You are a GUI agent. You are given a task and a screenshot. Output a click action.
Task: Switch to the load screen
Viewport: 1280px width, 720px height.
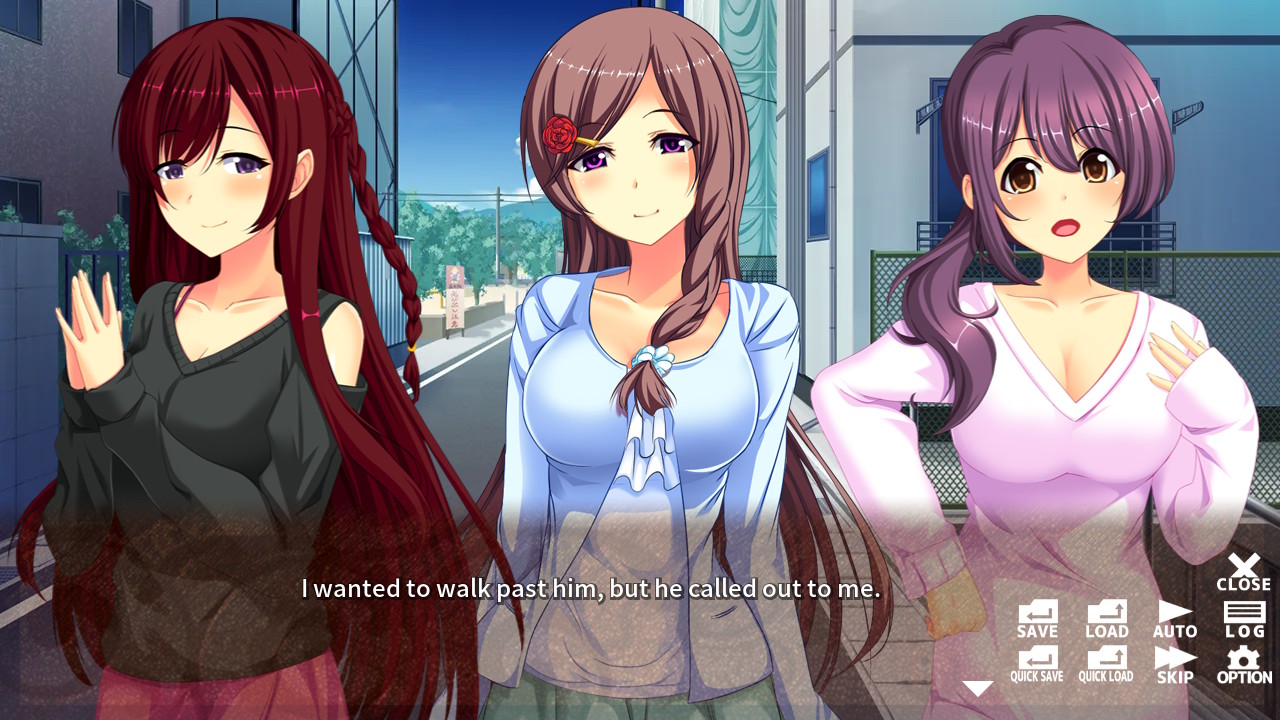1106,615
